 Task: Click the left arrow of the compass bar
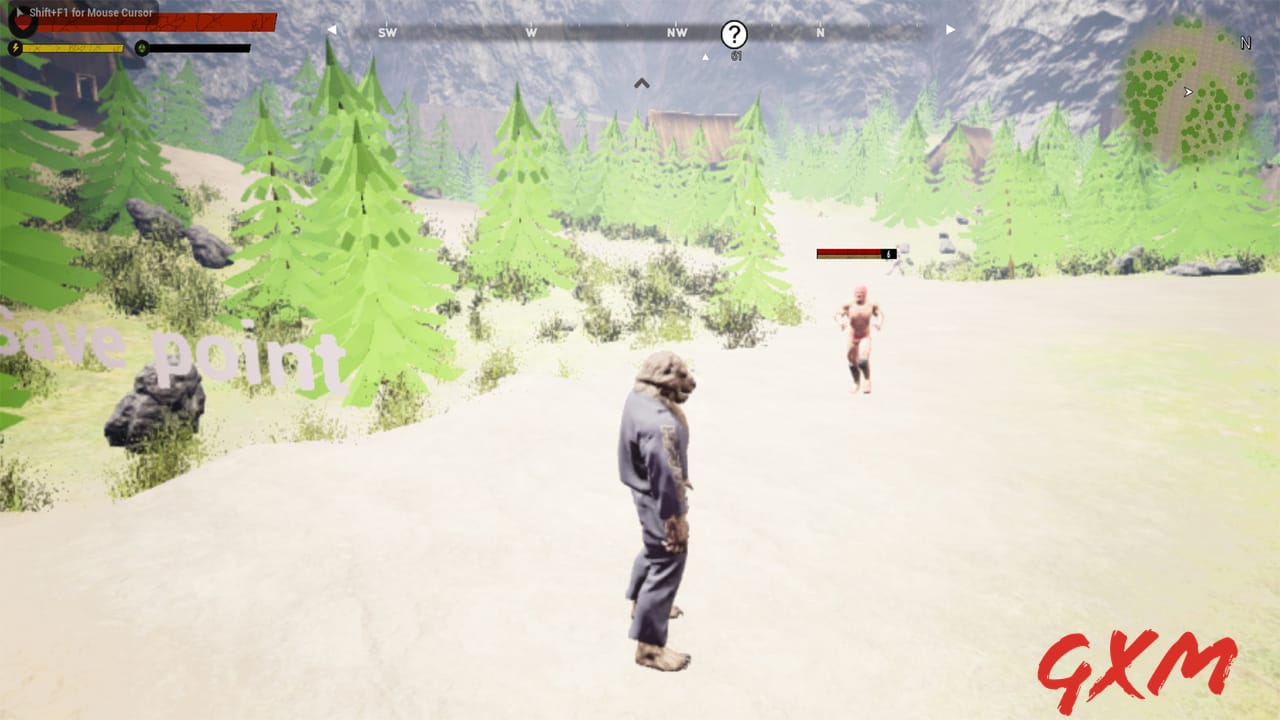tap(332, 30)
